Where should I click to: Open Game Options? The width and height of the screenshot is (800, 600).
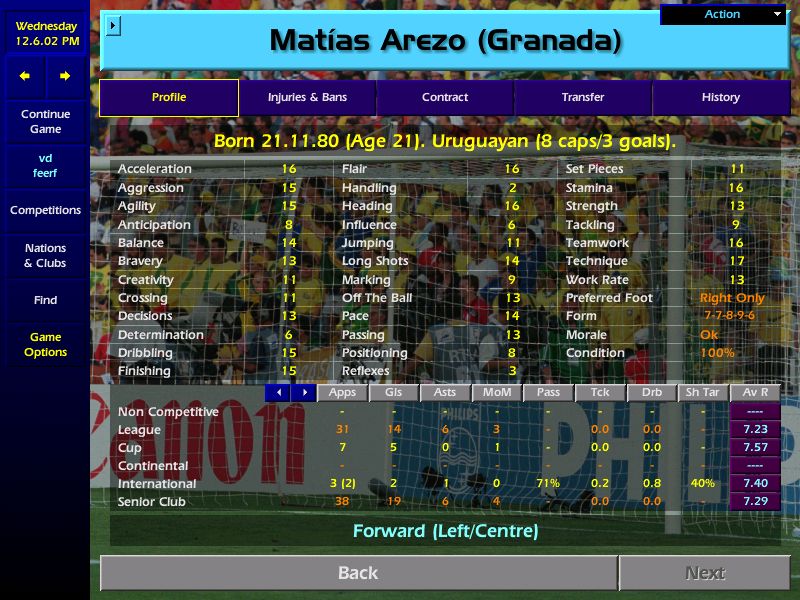[x=45, y=344]
